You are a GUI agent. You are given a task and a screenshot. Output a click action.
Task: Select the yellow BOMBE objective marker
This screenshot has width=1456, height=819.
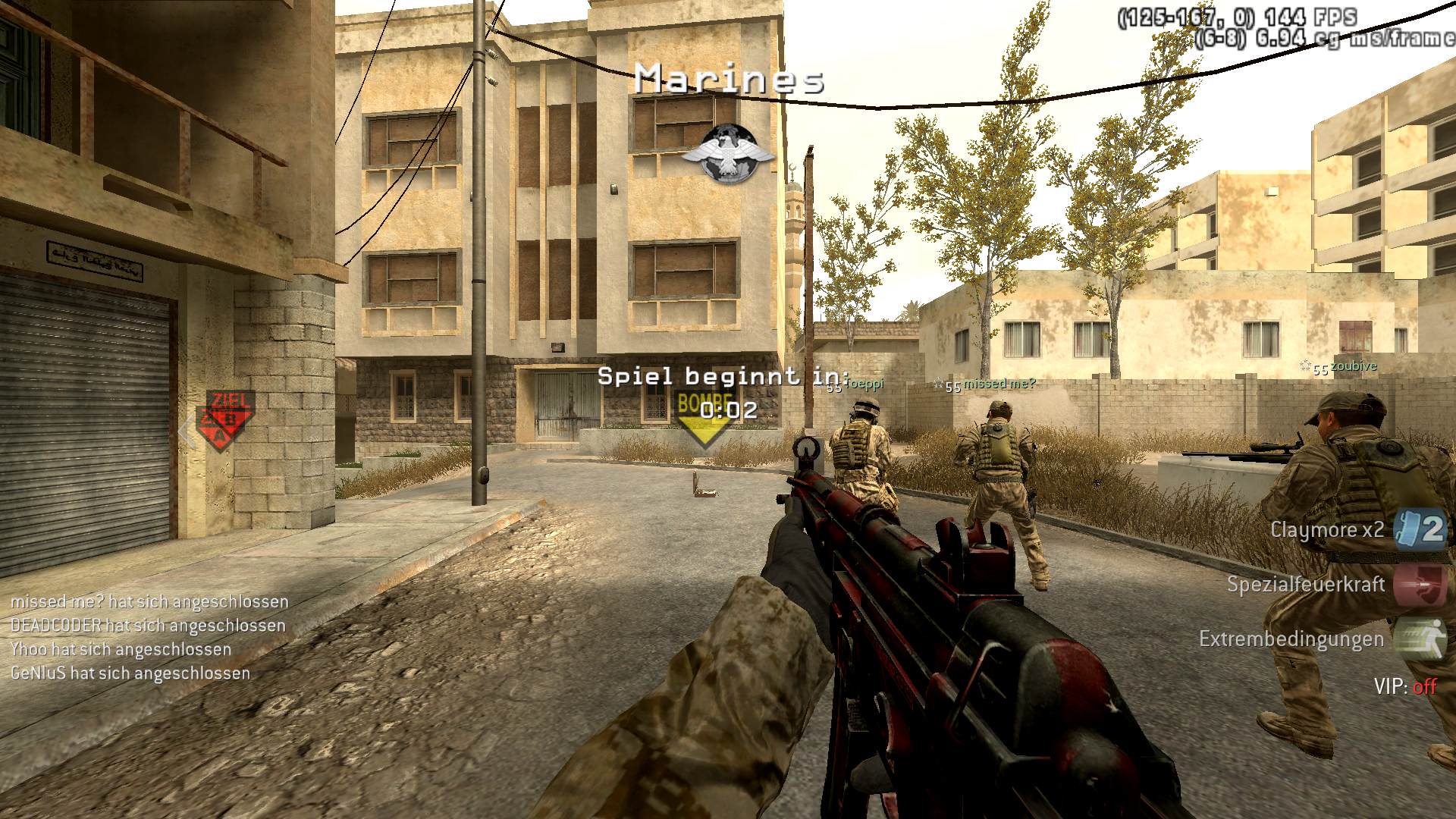pyautogui.click(x=704, y=422)
